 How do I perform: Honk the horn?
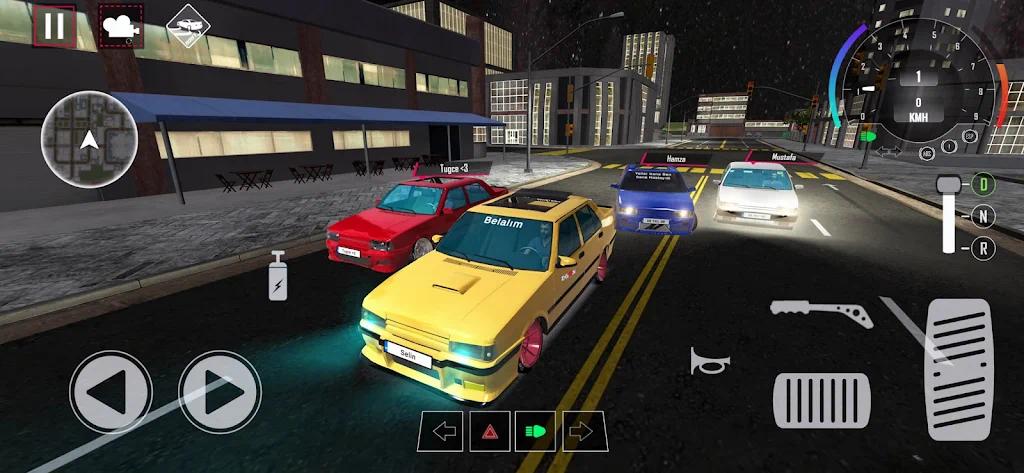(x=709, y=361)
